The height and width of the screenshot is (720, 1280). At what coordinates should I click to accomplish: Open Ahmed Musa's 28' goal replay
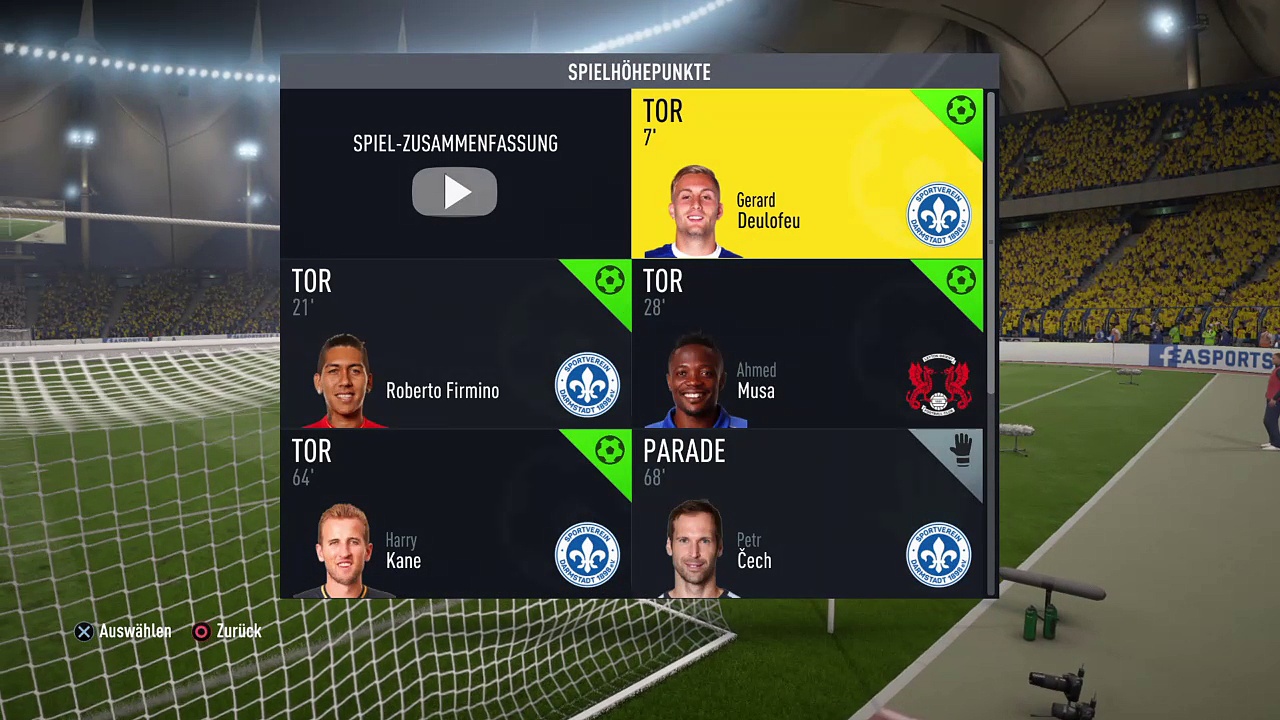tap(806, 344)
